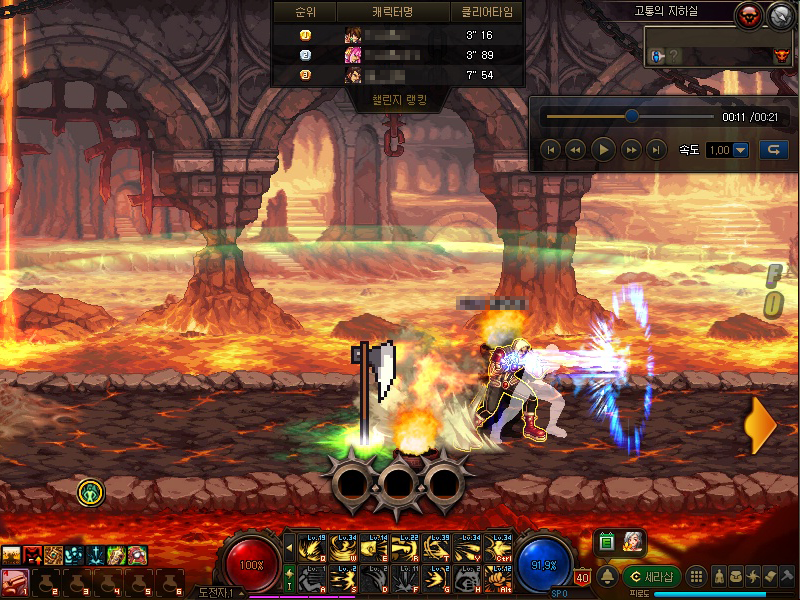
Task: Open the 세라샵 cash shop
Action: [x=652, y=577]
